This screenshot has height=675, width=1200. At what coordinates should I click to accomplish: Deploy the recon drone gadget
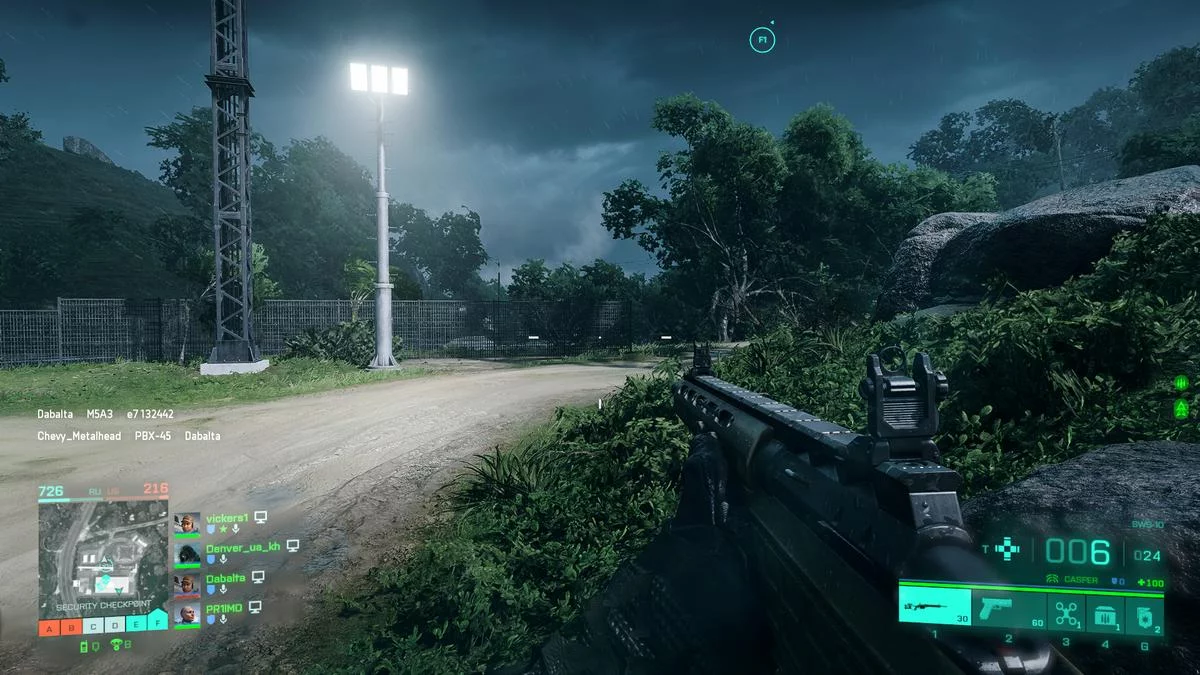click(1065, 610)
